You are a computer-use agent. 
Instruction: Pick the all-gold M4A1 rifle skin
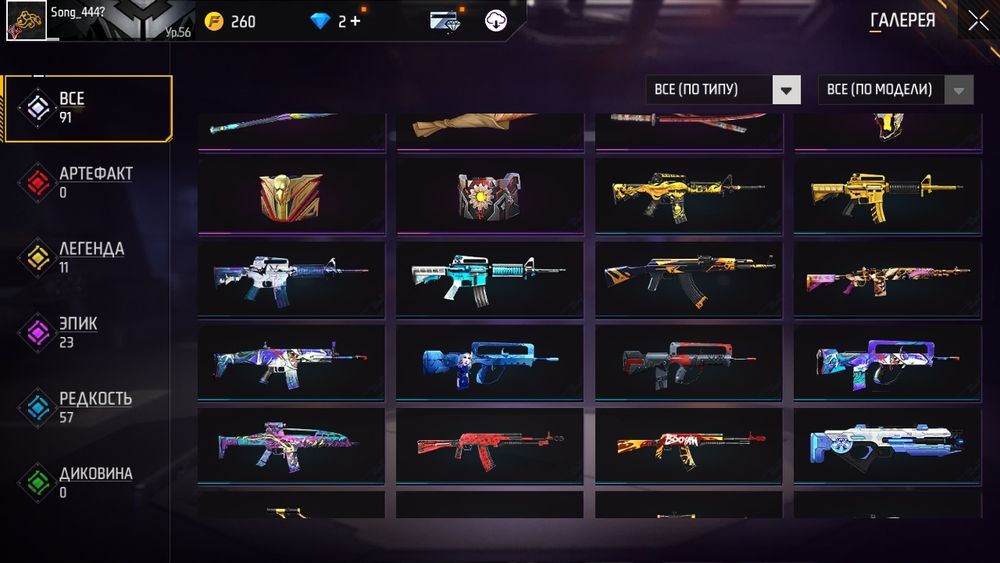point(886,194)
